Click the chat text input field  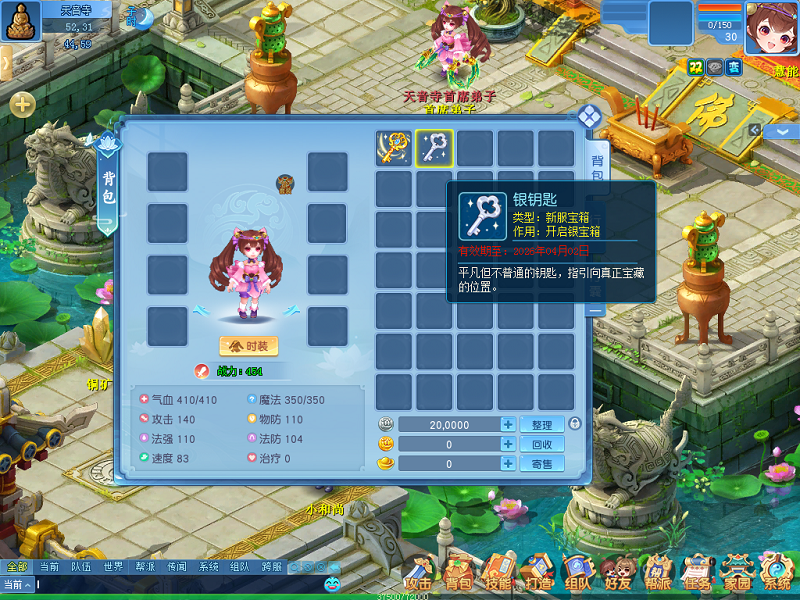coord(180,584)
